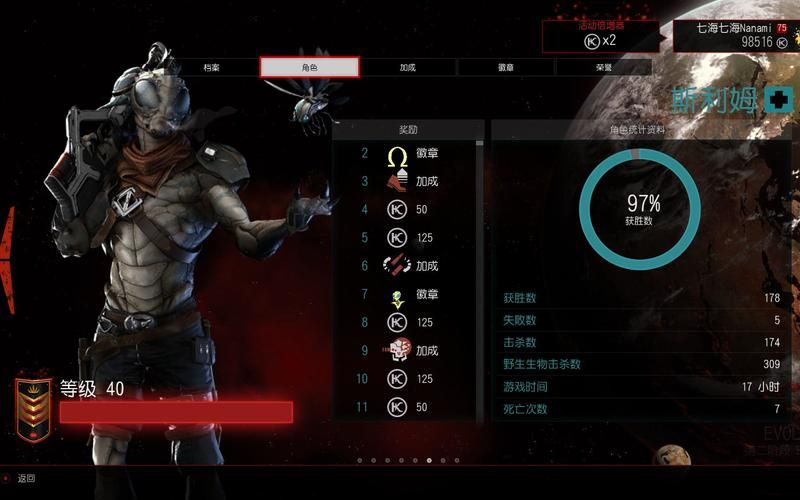Open the 加成 tab

407,67
